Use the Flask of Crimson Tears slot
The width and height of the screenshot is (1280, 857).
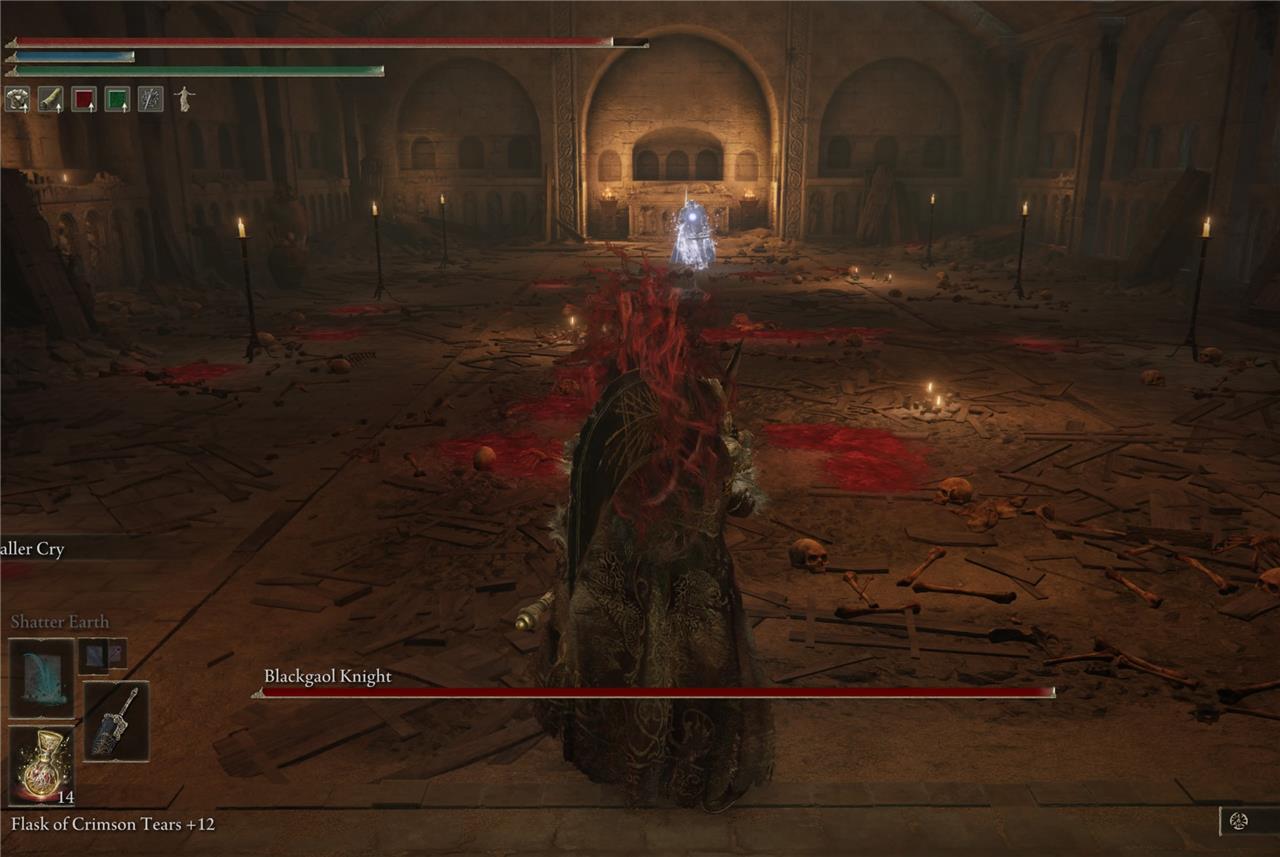click(42, 765)
